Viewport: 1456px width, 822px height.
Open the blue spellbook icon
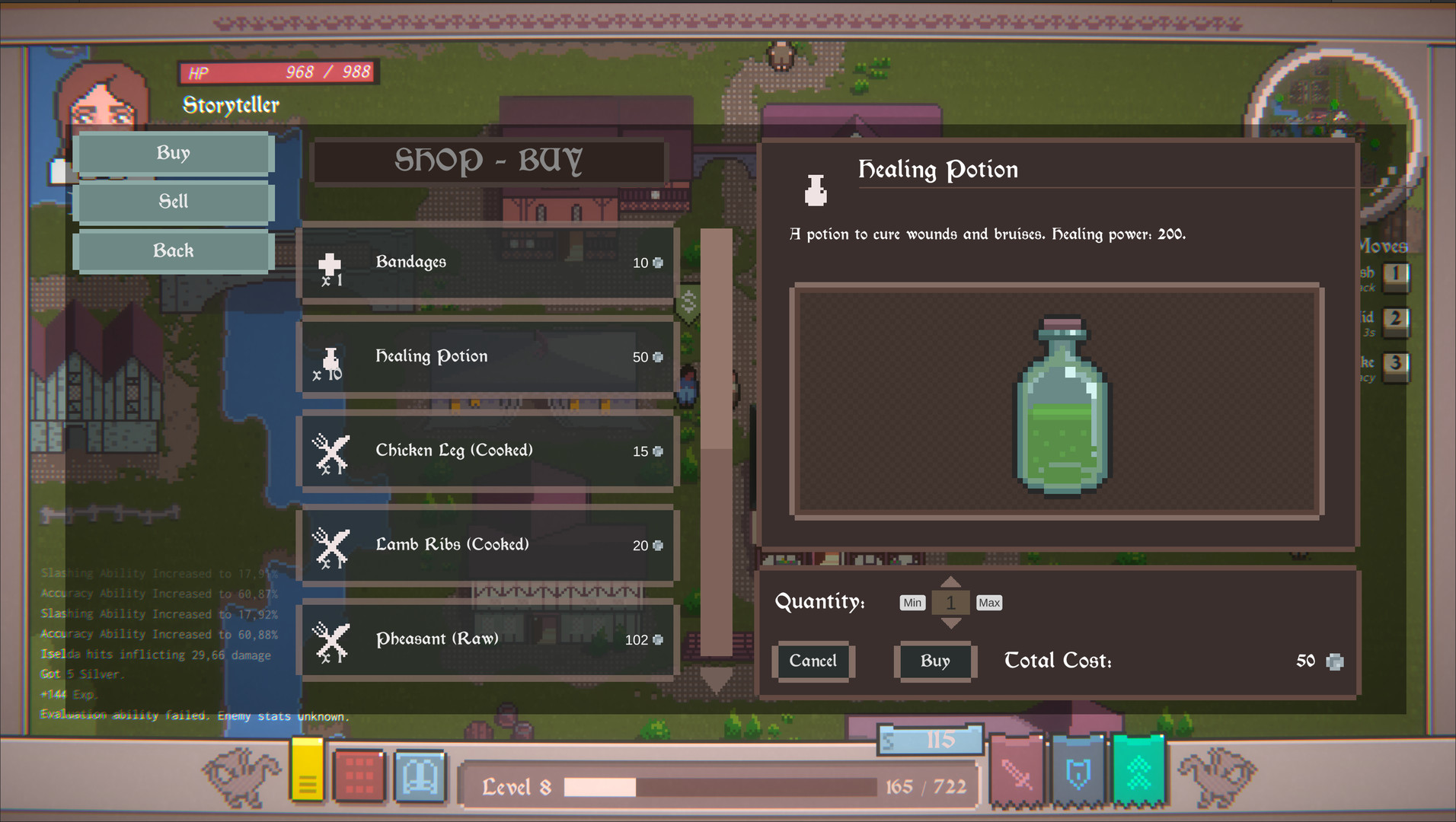(420, 773)
